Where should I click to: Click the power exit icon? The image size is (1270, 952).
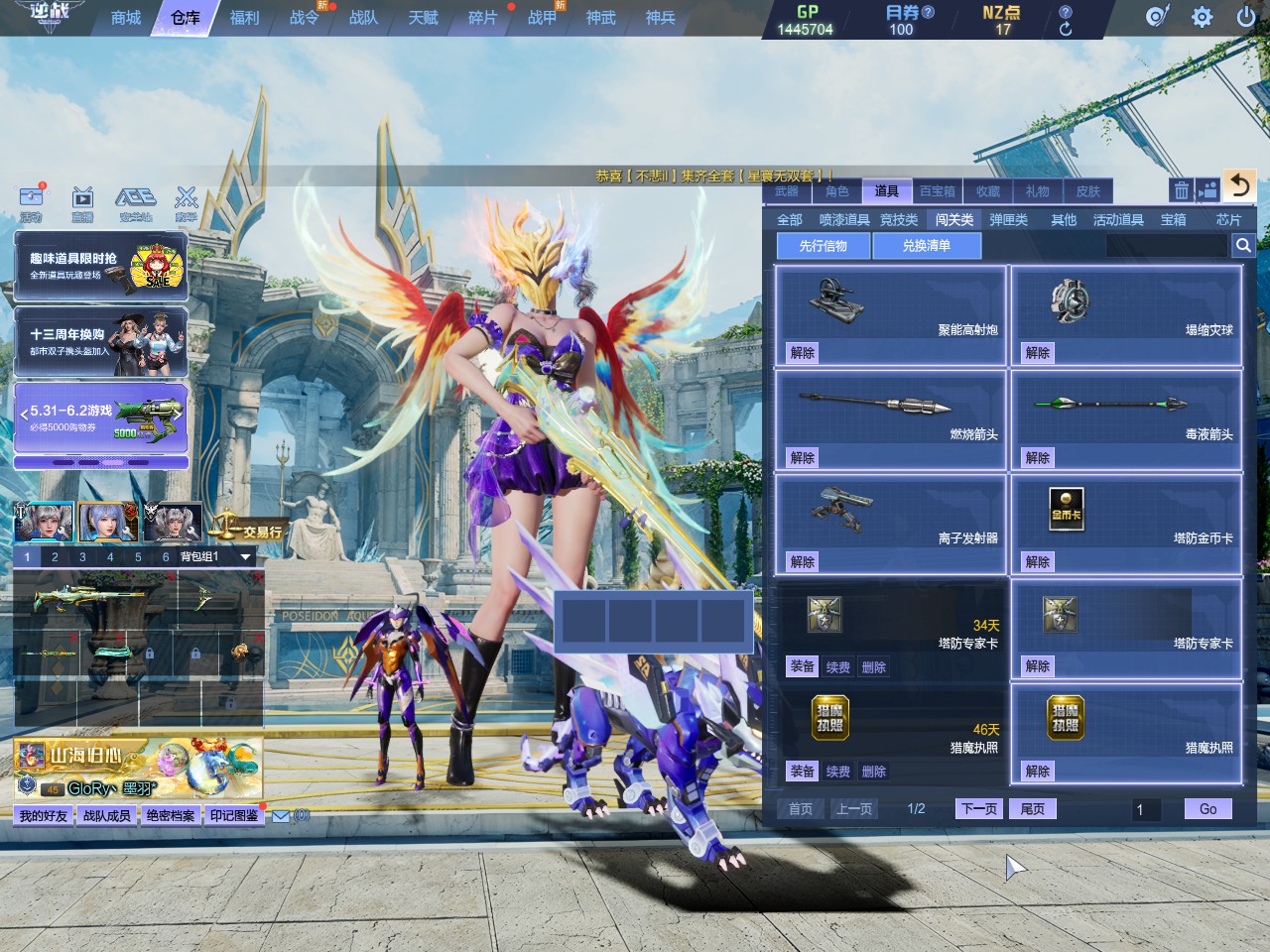(1246, 17)
